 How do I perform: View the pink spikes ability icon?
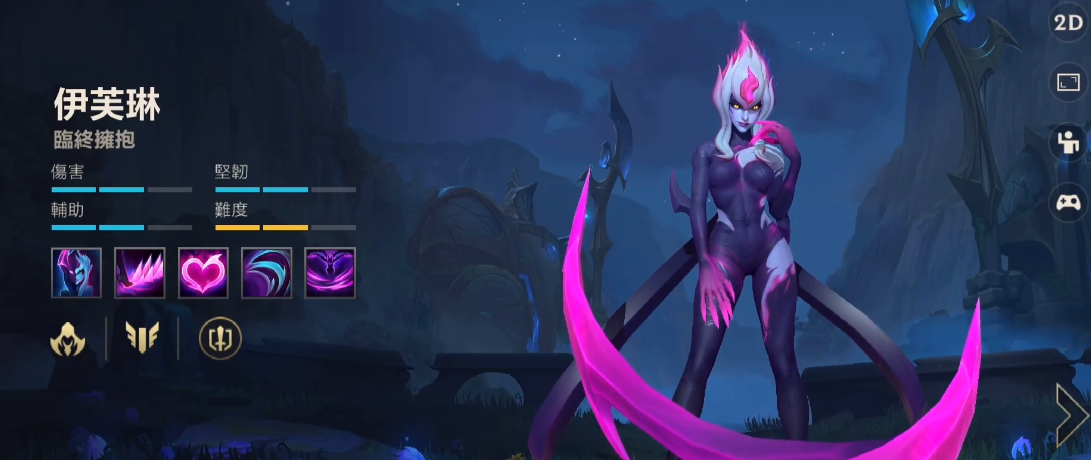(140, 273)
